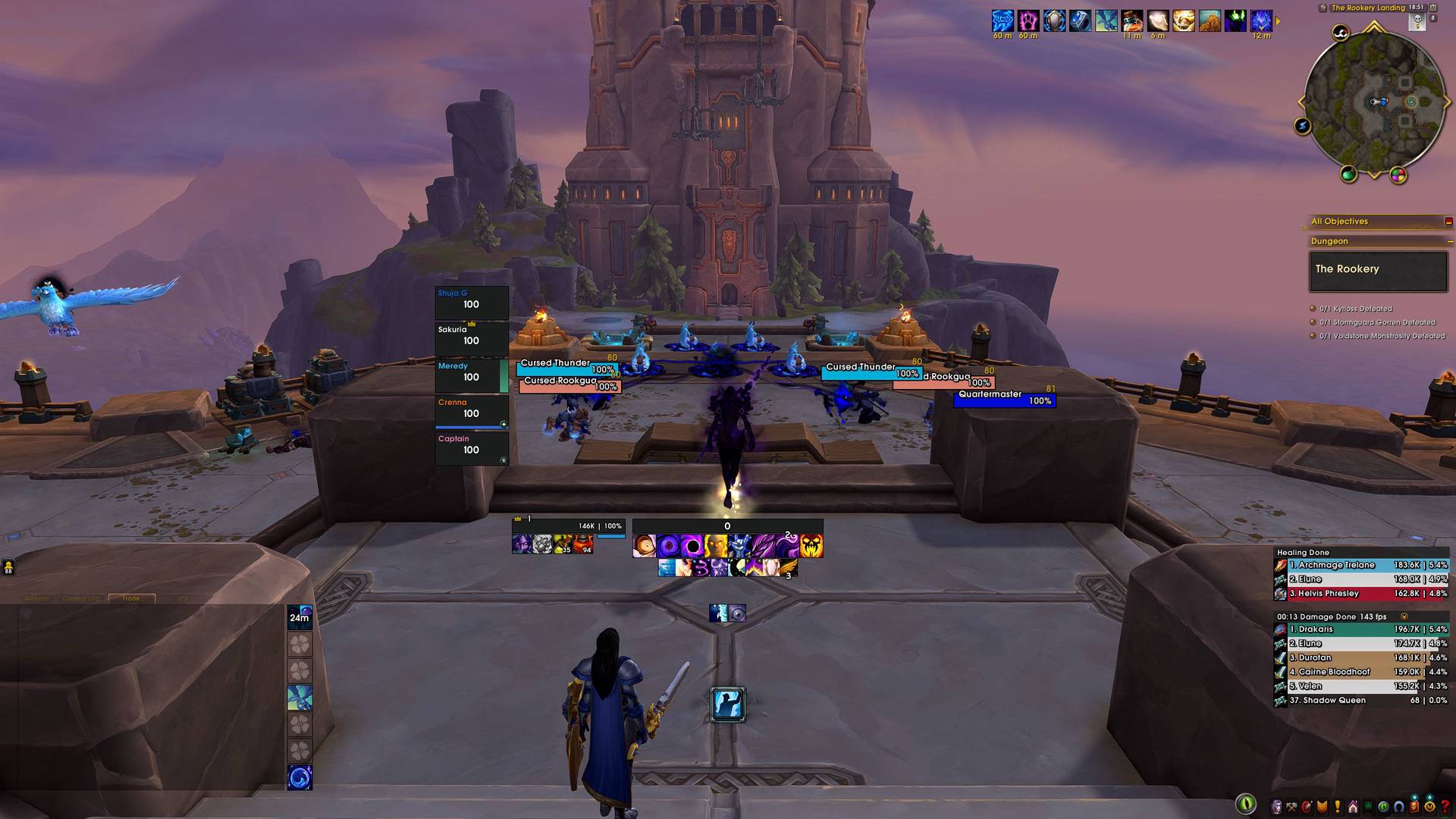Viewport: 1456px width, 819px height.
Task: Open the calendar button beside the clock
Action: point(1433,8)
